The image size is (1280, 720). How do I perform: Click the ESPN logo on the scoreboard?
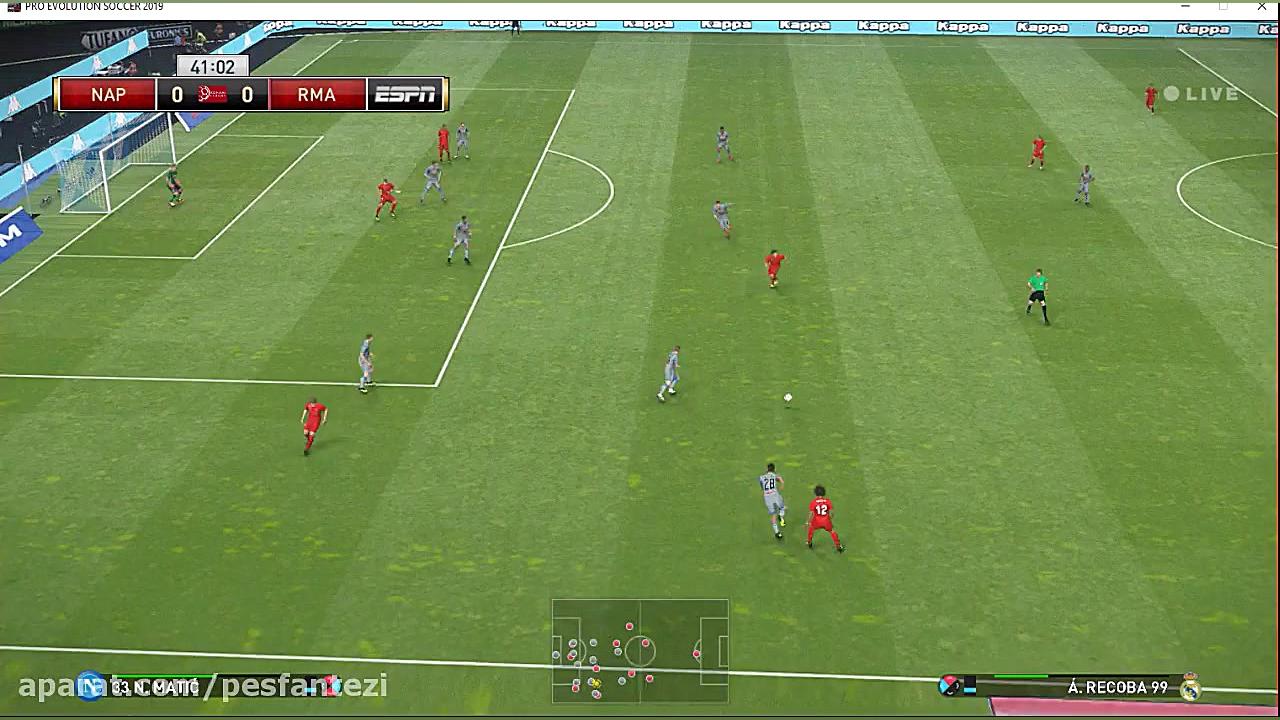[x=405, y=94]
